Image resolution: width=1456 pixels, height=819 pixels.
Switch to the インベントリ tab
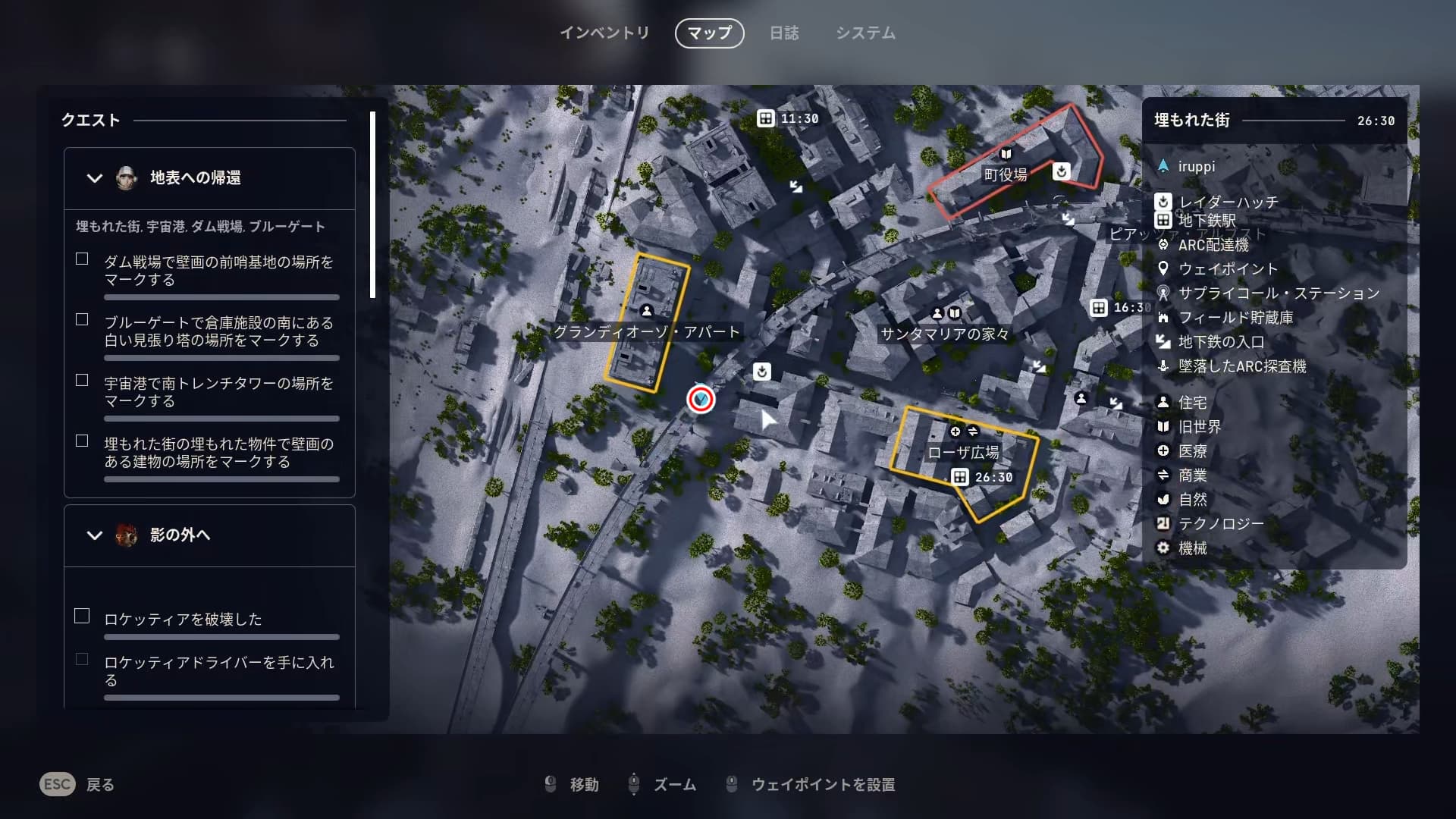[x=604, y=33]
